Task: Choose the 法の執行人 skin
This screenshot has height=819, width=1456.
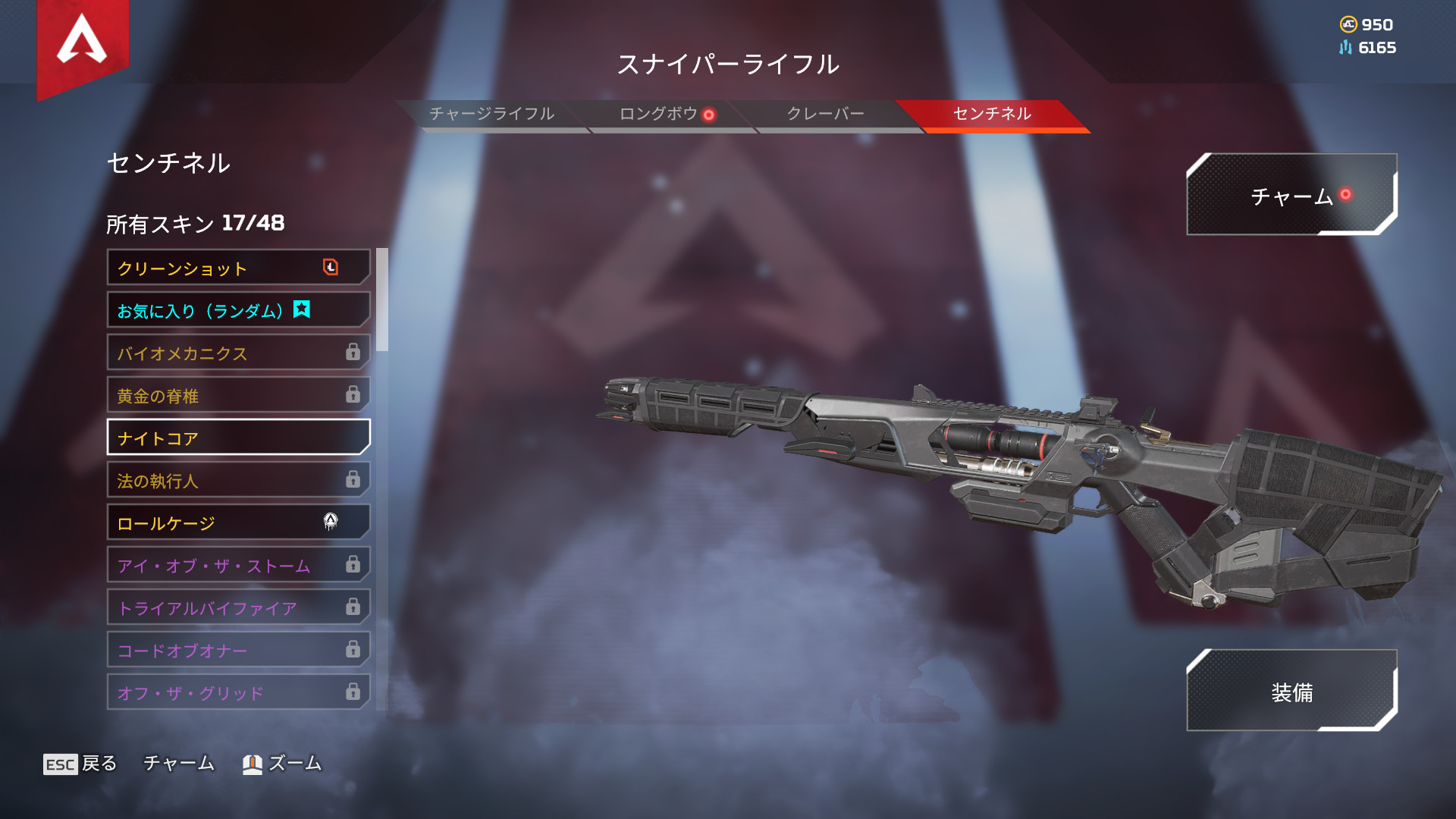Action: [x=238, y=480]
